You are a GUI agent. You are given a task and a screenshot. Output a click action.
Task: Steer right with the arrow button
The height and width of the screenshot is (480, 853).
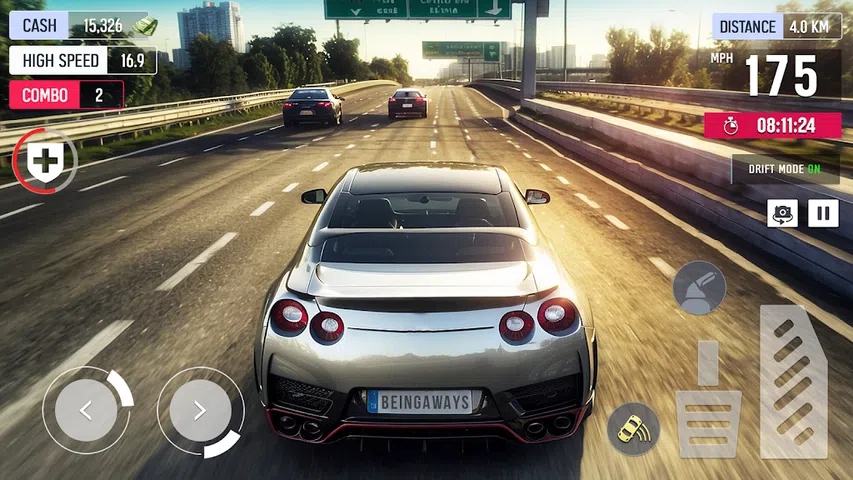[x=199, y=409]
